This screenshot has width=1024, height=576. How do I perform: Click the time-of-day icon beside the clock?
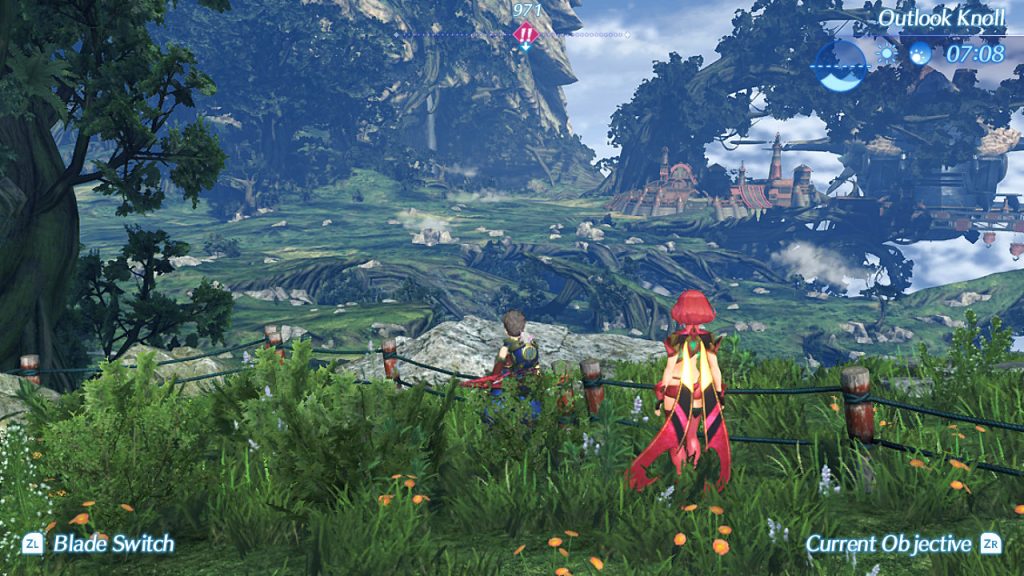tap(920, 54)
